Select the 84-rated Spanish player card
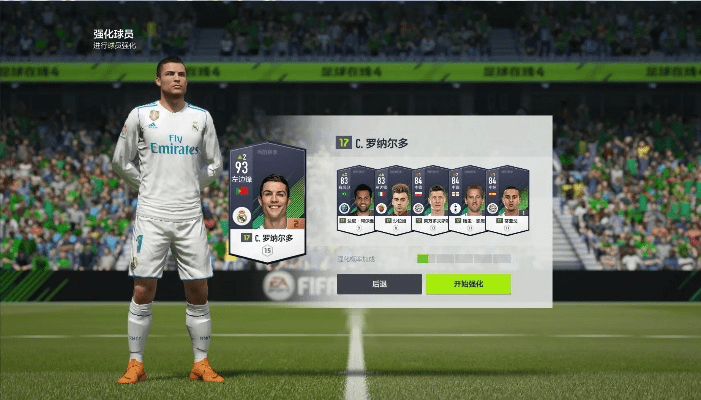 point(506,200)
